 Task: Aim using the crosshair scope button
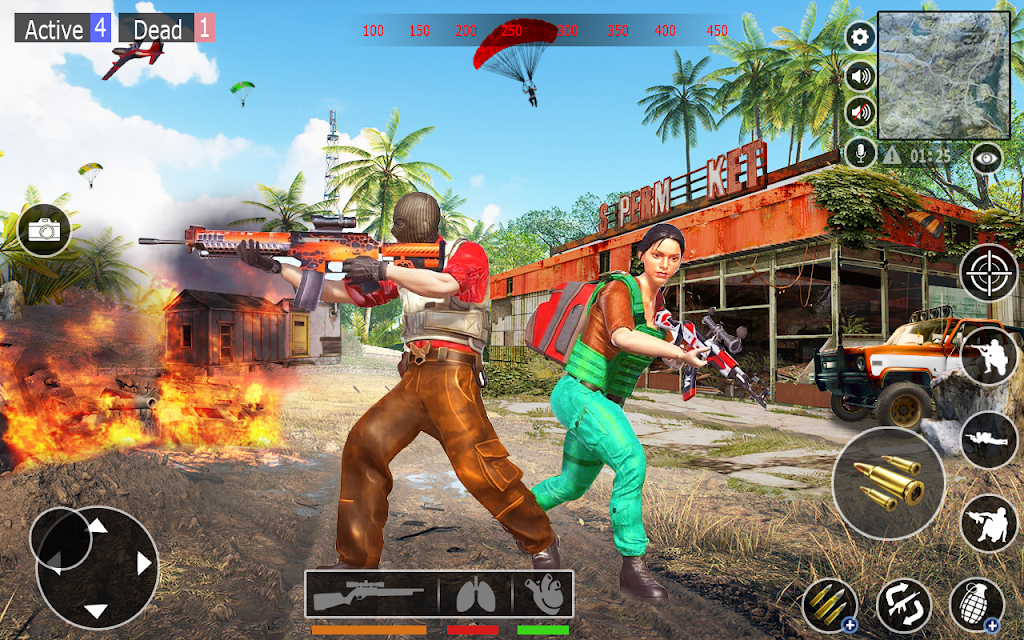(x=988, y=272)
